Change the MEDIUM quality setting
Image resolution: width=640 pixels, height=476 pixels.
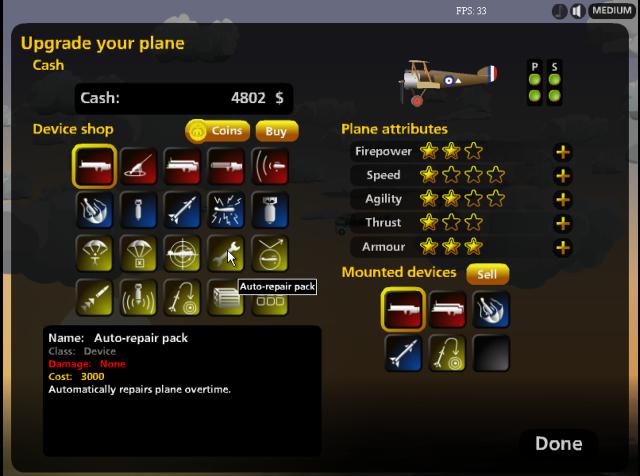click(611, 11)
